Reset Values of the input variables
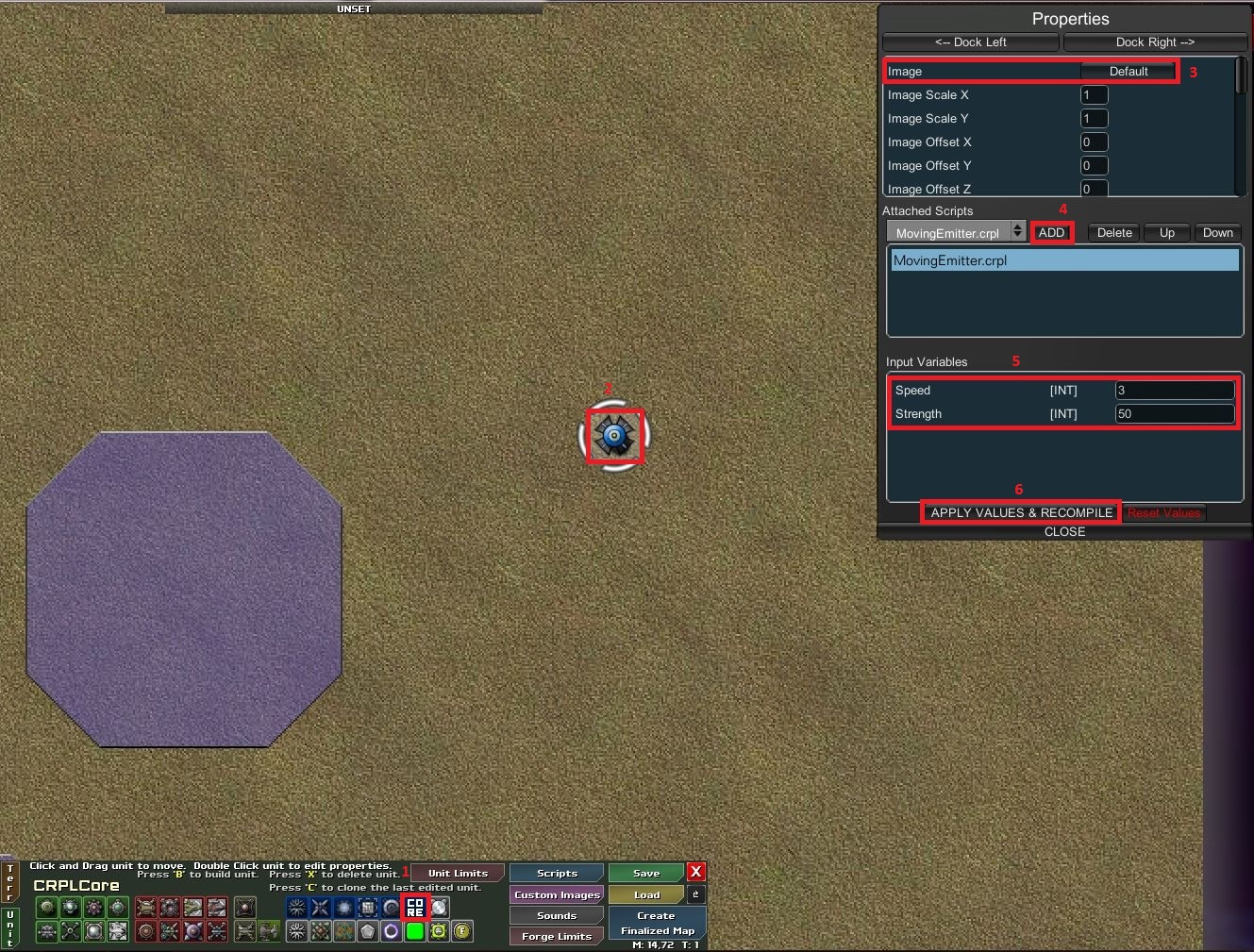The height and width of the screenshot is (952, 1254). click(1164, 513)
